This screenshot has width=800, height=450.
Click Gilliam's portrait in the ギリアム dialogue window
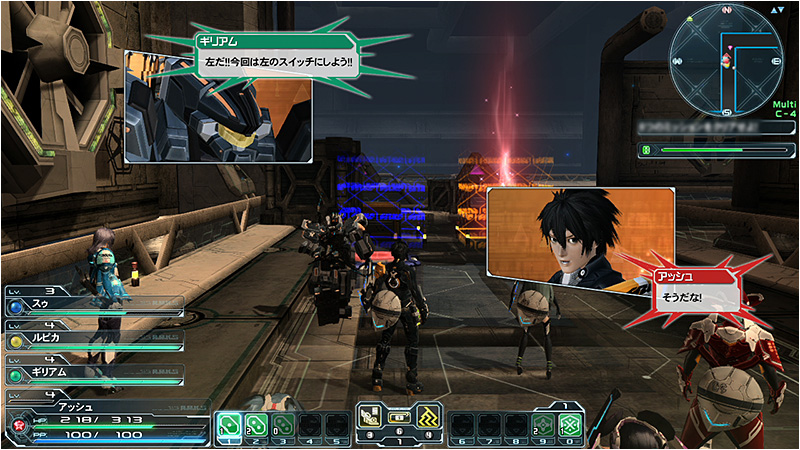click(218, 119)
